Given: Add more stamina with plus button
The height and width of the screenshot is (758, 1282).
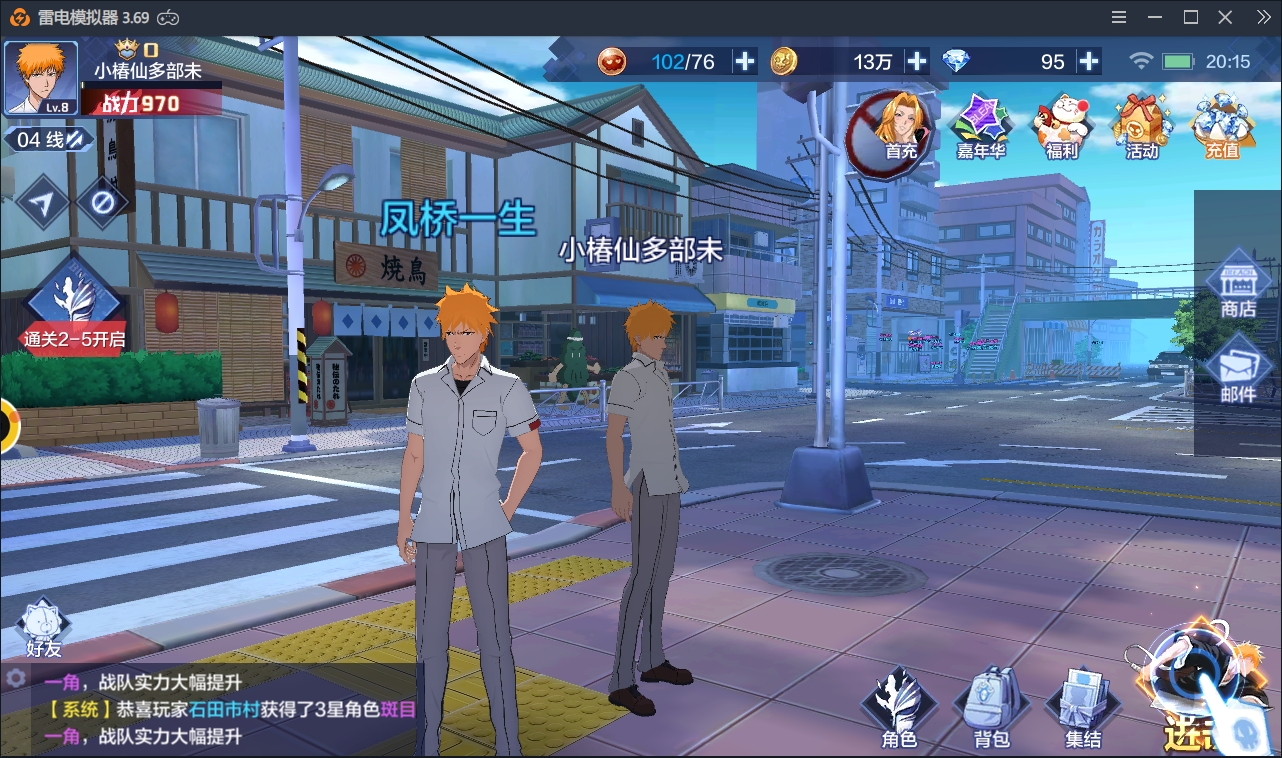Looking at the screenshot, I should pos(745,62).
